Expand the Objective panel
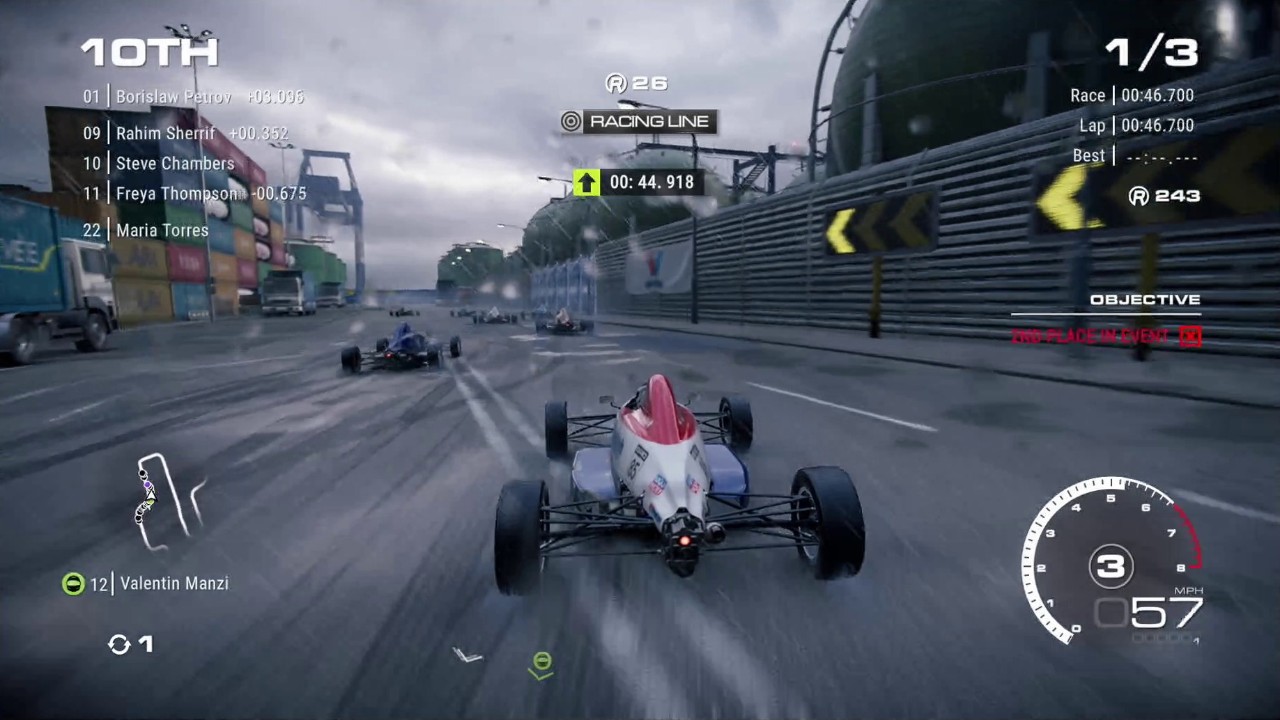This screenshot has width=1280, height=720. pos(1146,299)
